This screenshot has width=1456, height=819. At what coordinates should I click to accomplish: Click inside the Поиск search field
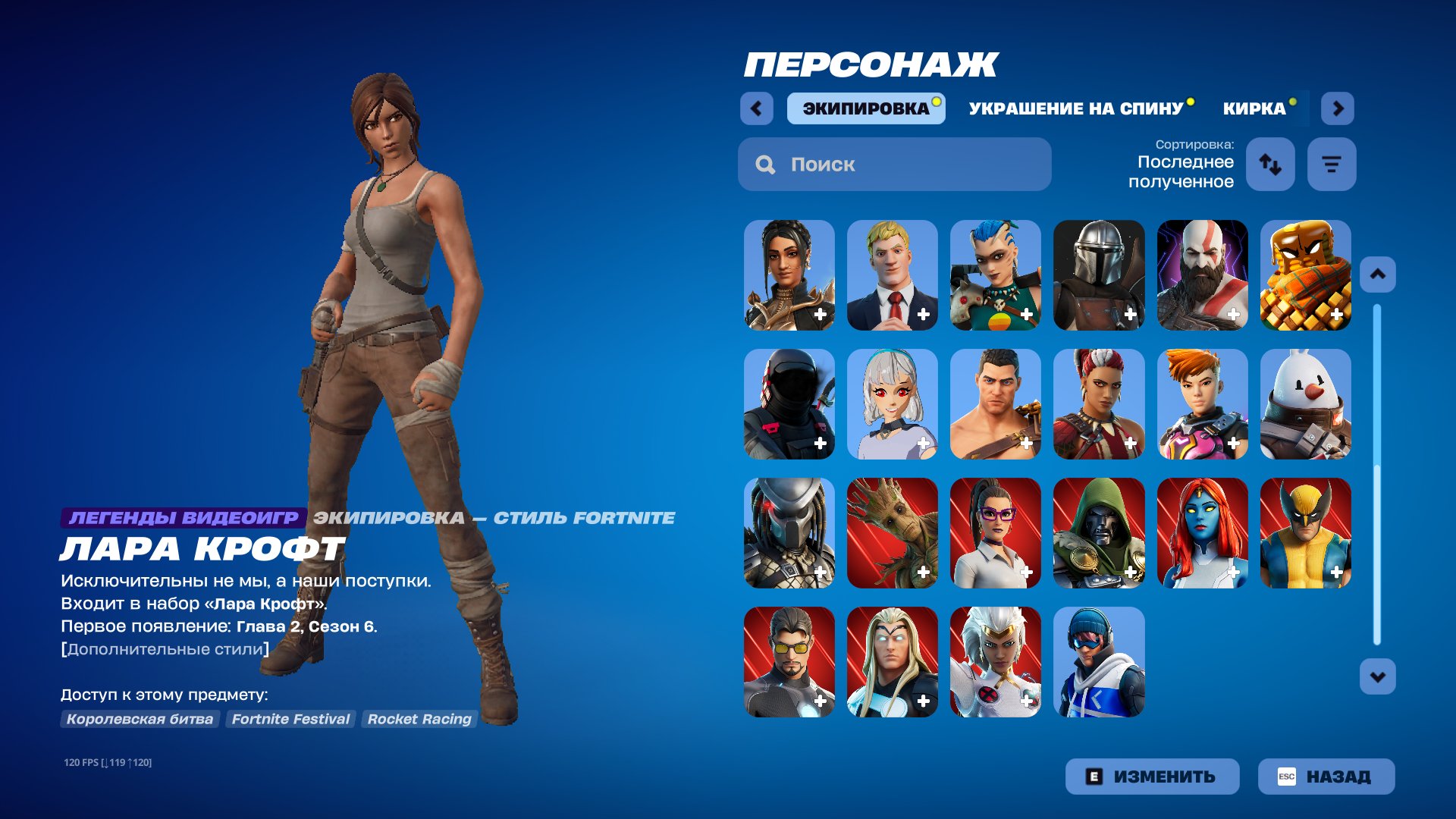[x=895, y=164]
